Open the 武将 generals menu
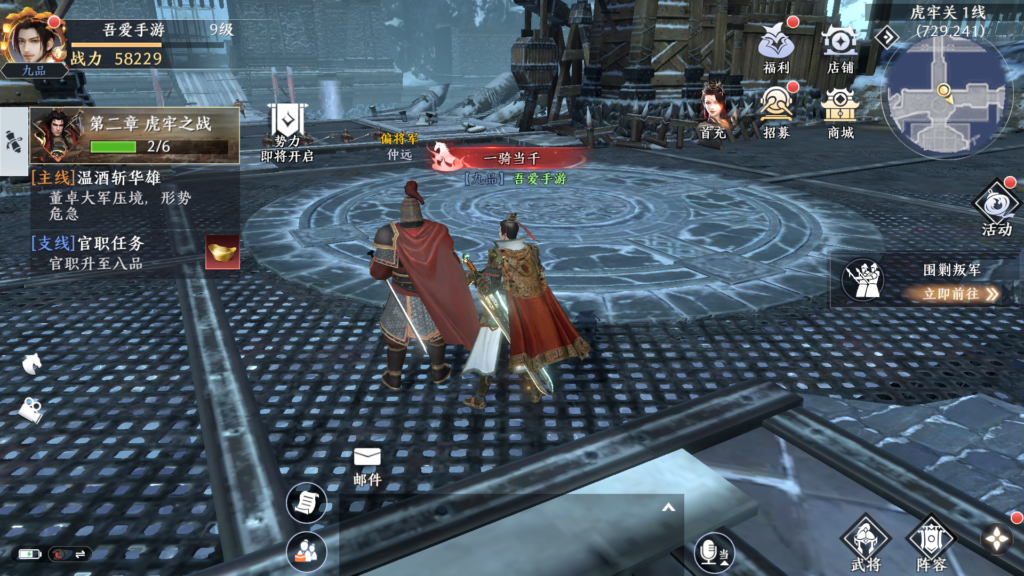The image size is (1024, 576). (x=865, y=543)
